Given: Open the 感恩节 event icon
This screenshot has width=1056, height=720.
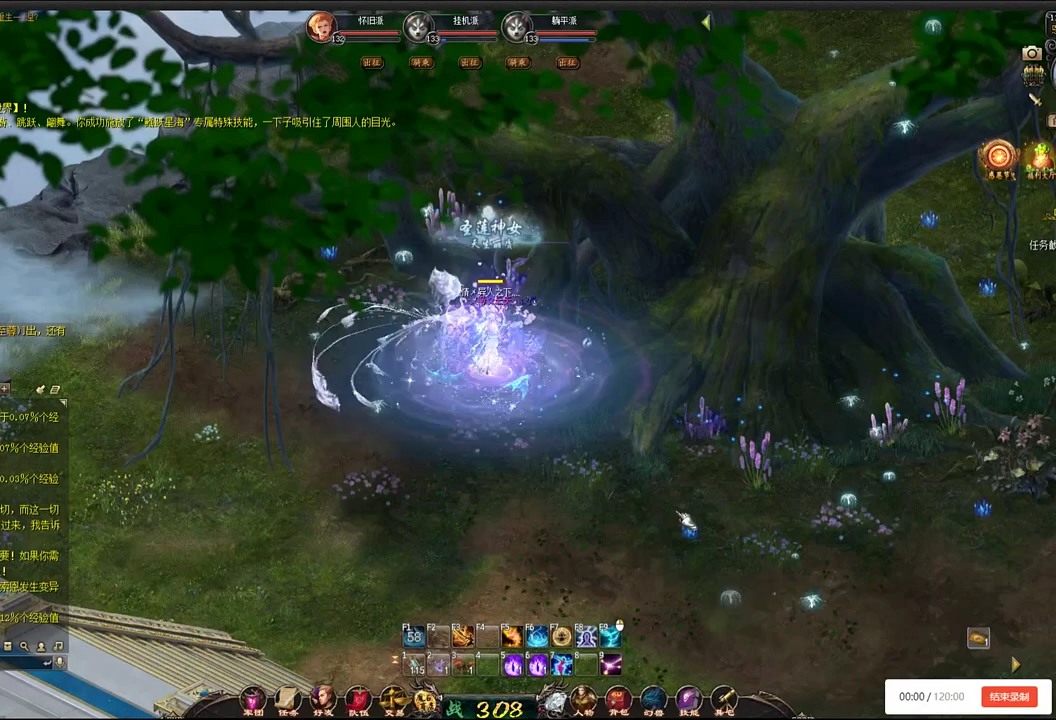Looking at the screenshot, I should coord(997,156).
